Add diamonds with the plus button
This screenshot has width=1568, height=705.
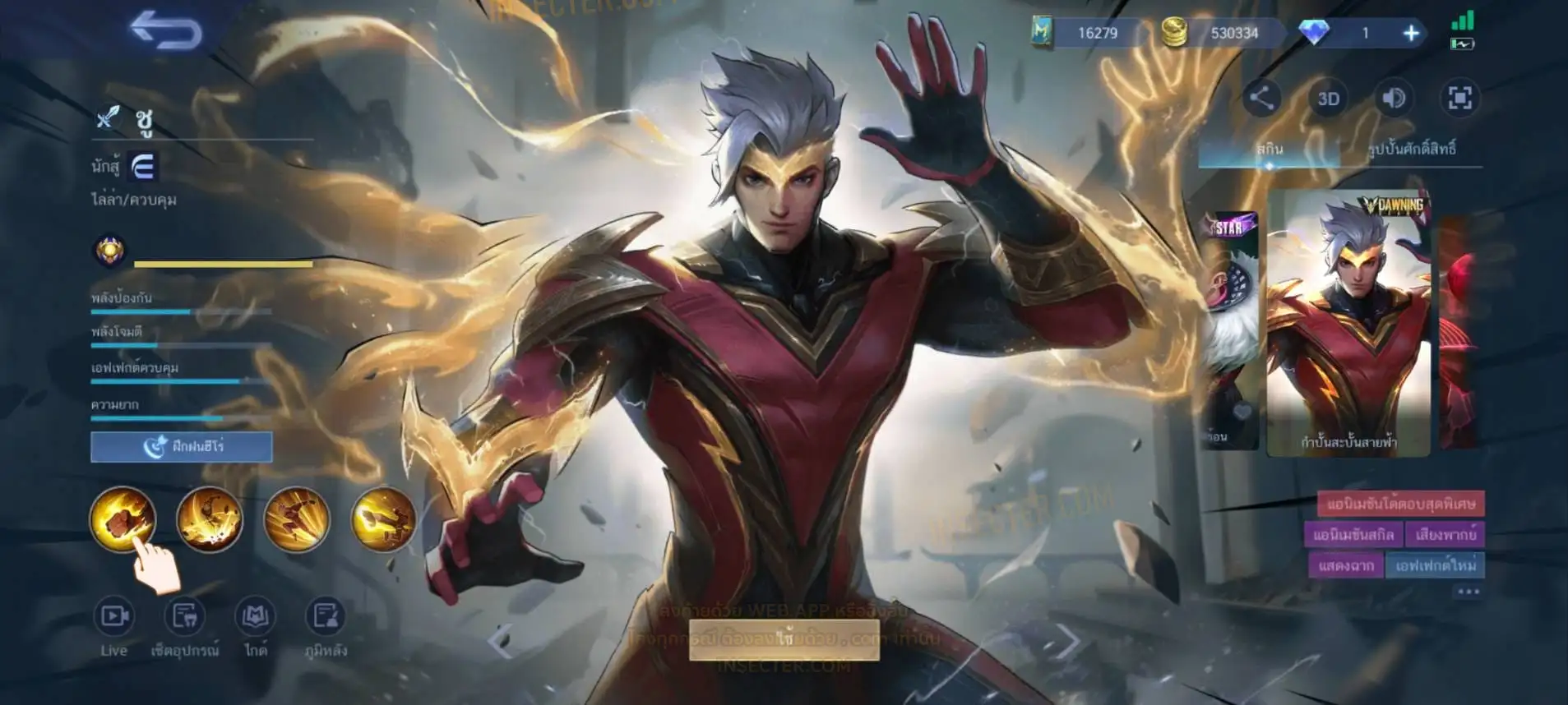[x=1411, y=33]
